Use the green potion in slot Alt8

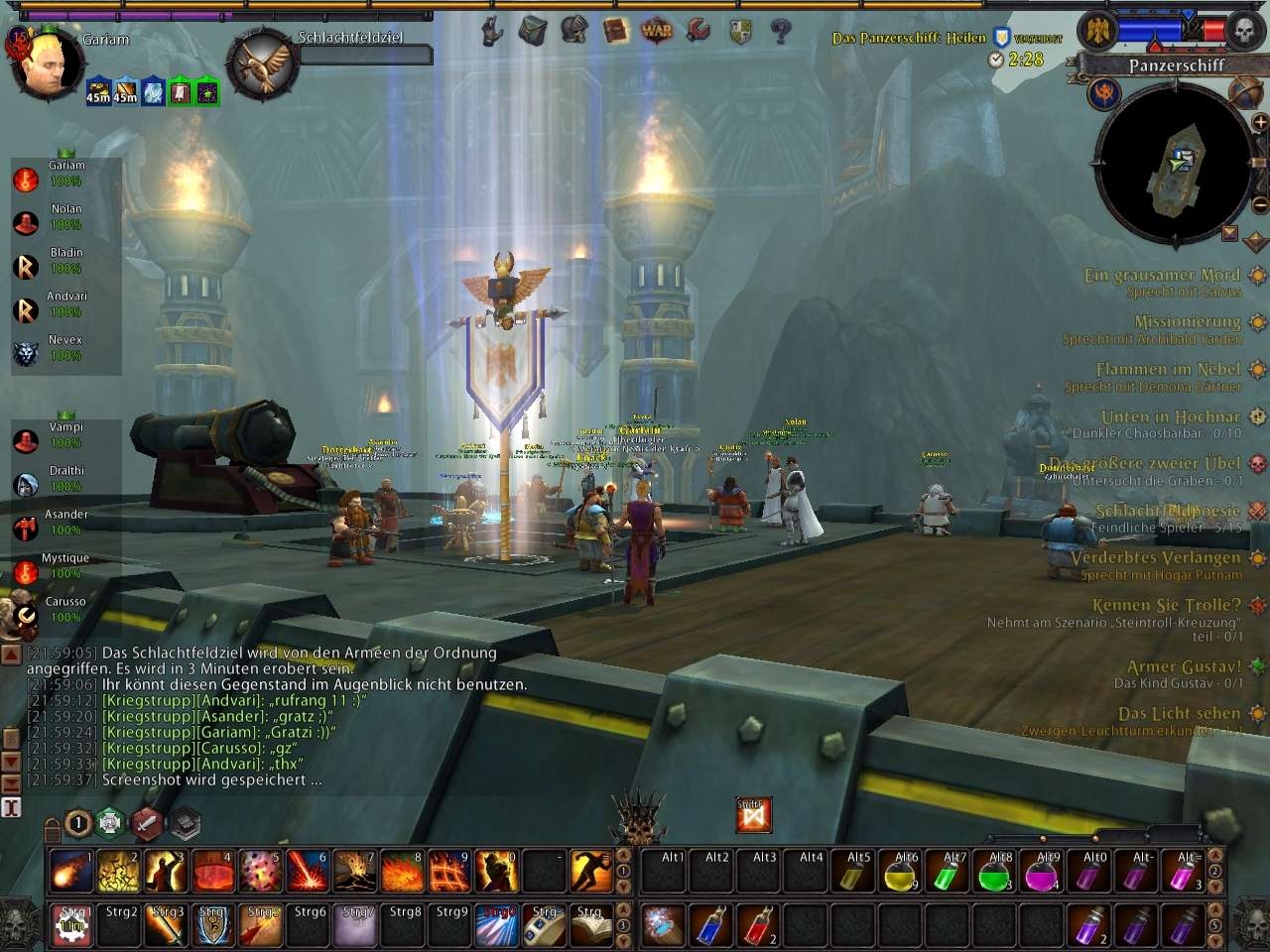[994, 873]
